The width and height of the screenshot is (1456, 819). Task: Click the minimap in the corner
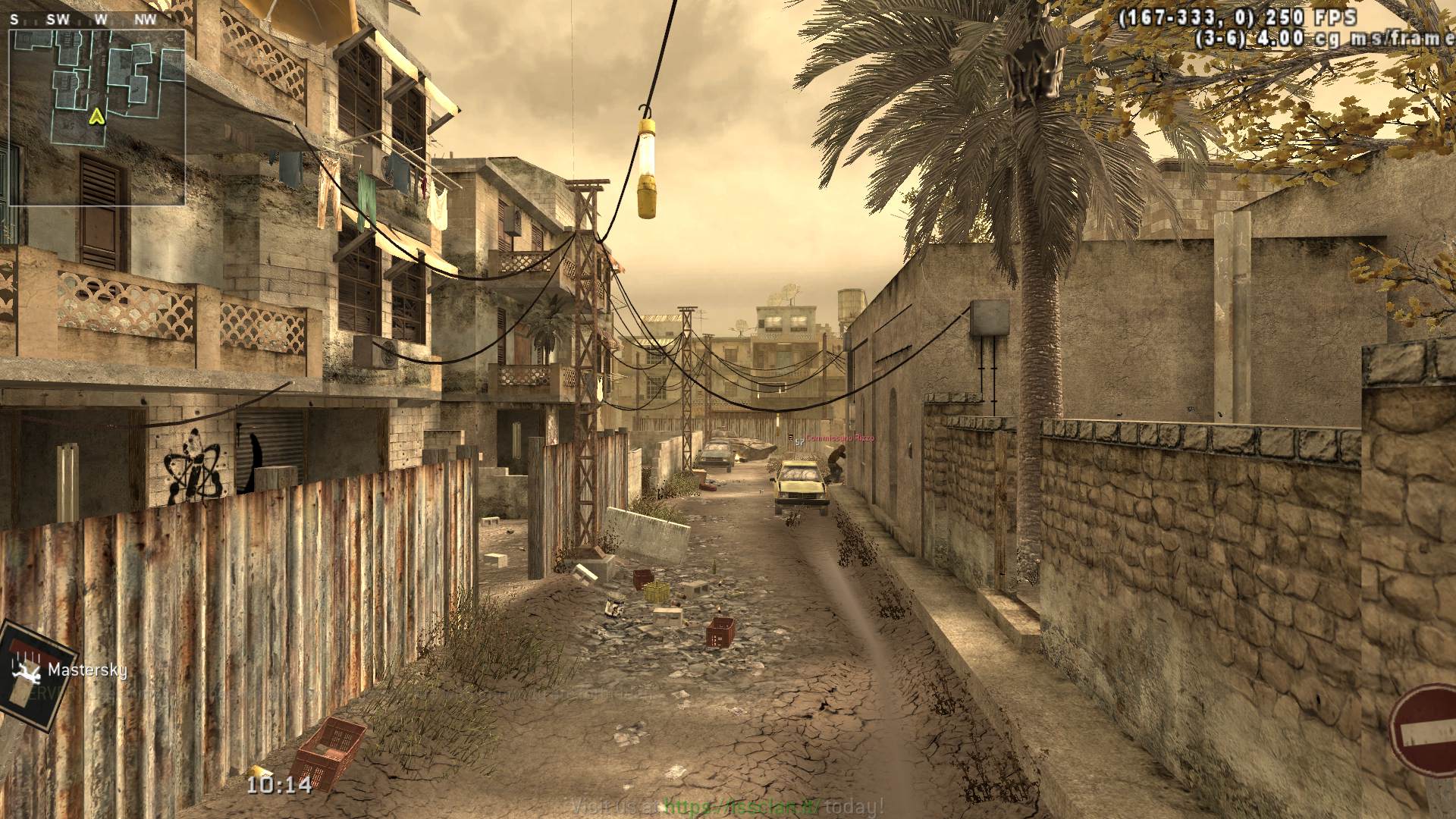pyautogui.click(x=97, y=117)
